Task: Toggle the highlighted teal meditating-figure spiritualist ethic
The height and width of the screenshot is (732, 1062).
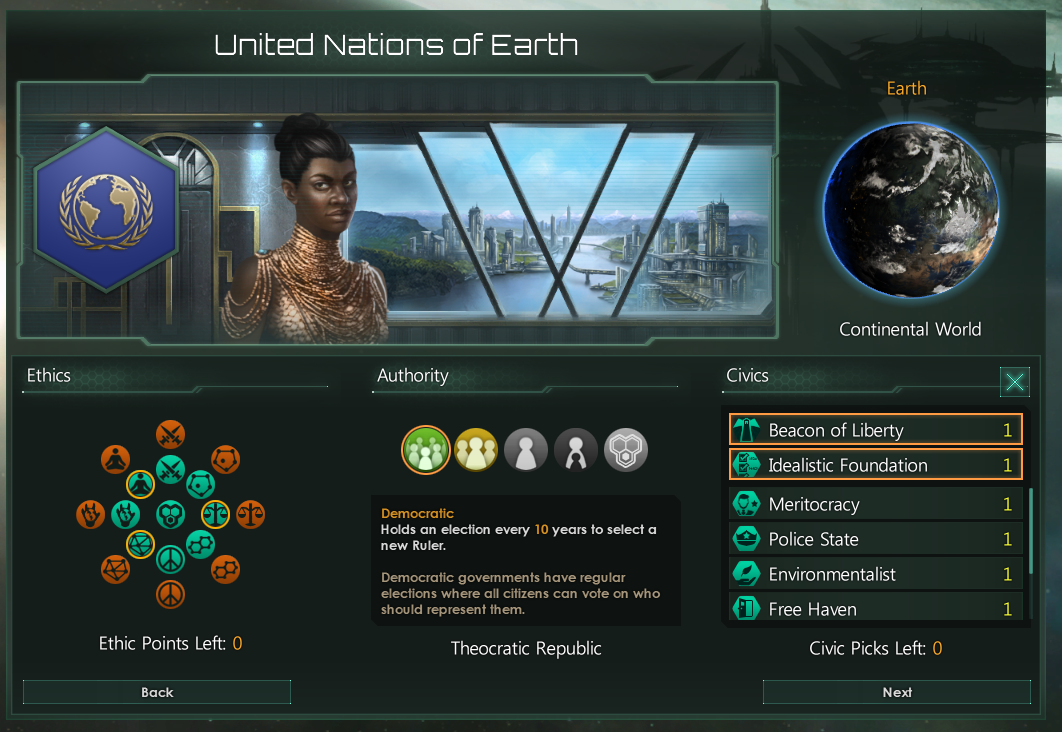Action: point(140,485)
